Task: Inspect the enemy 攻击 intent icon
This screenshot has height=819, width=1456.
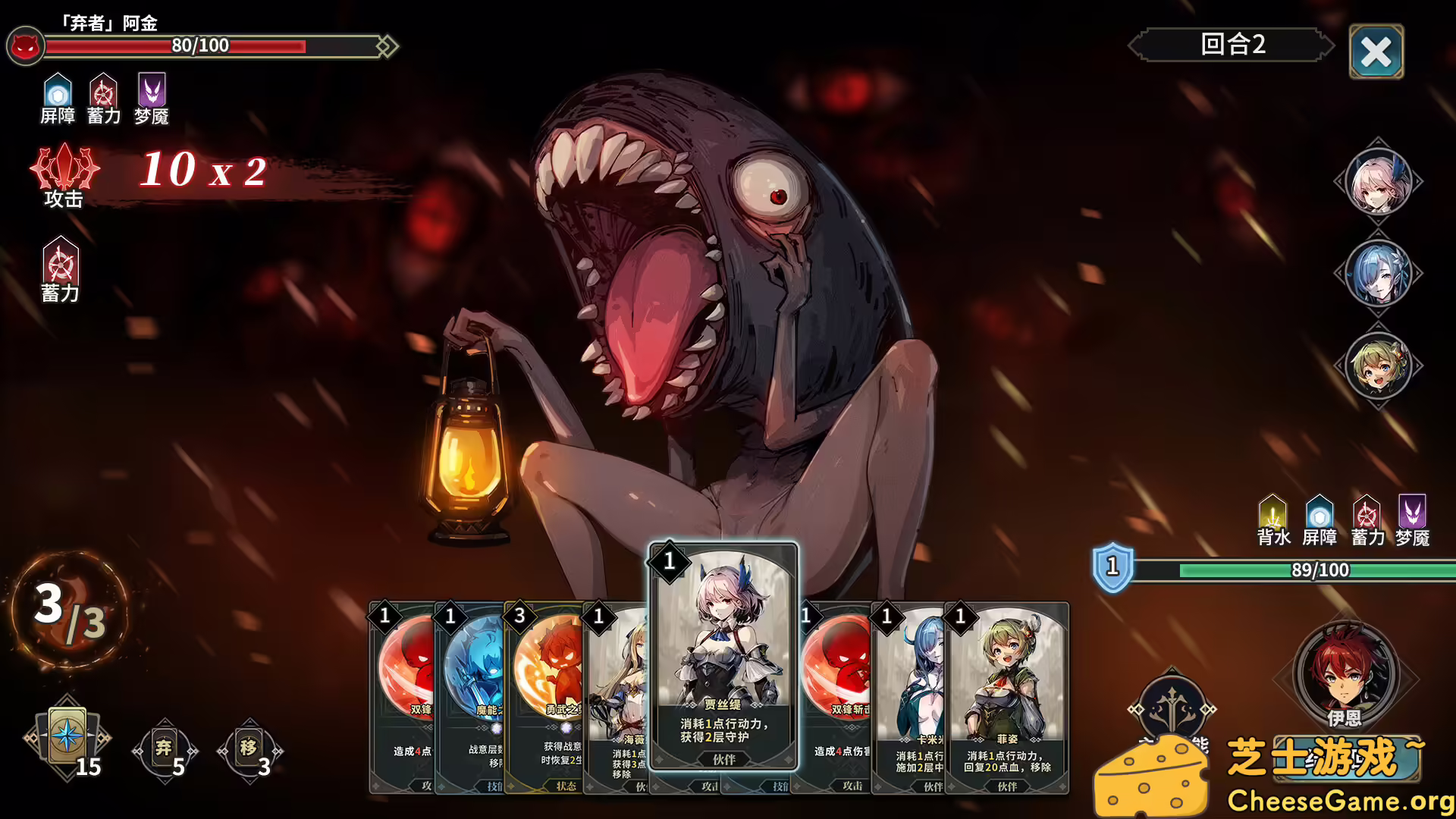Action: pyautogui.click(x=64, y=168)
